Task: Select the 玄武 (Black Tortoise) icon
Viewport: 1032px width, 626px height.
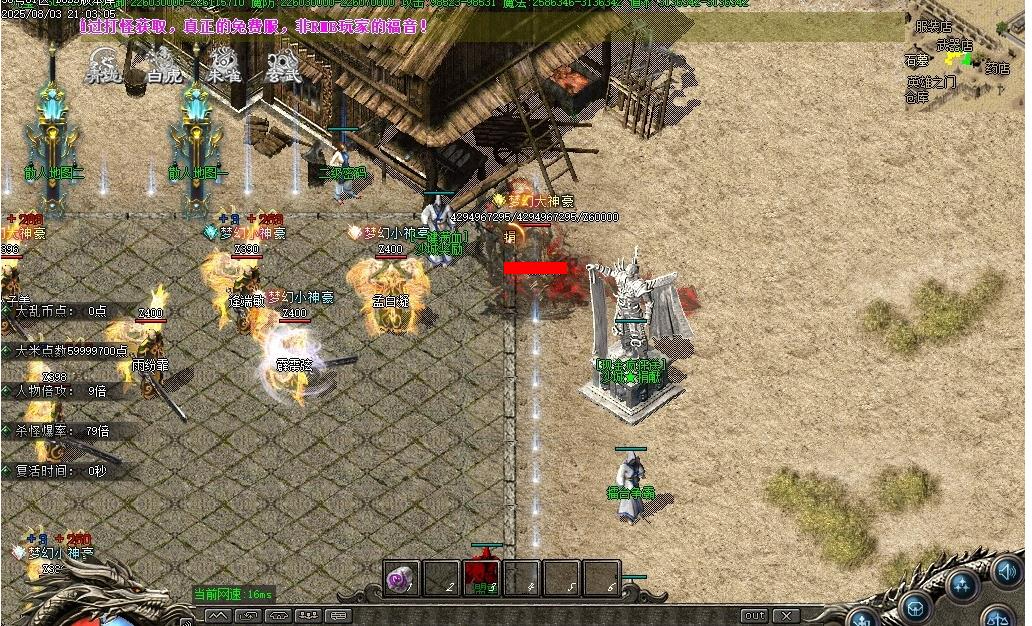Action: (283, 63)
